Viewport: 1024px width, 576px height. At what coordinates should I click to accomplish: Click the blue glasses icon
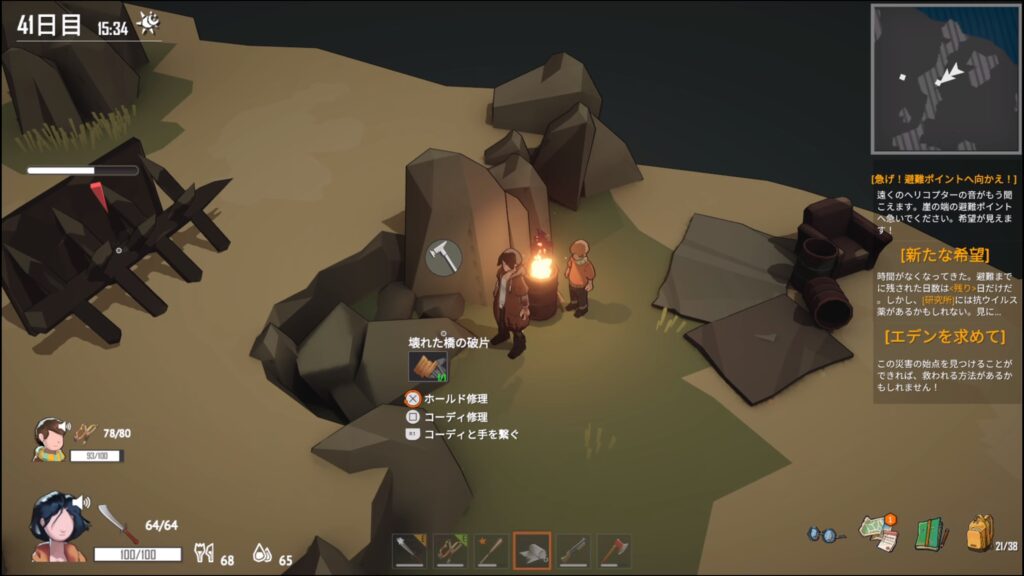pos(826,534)
